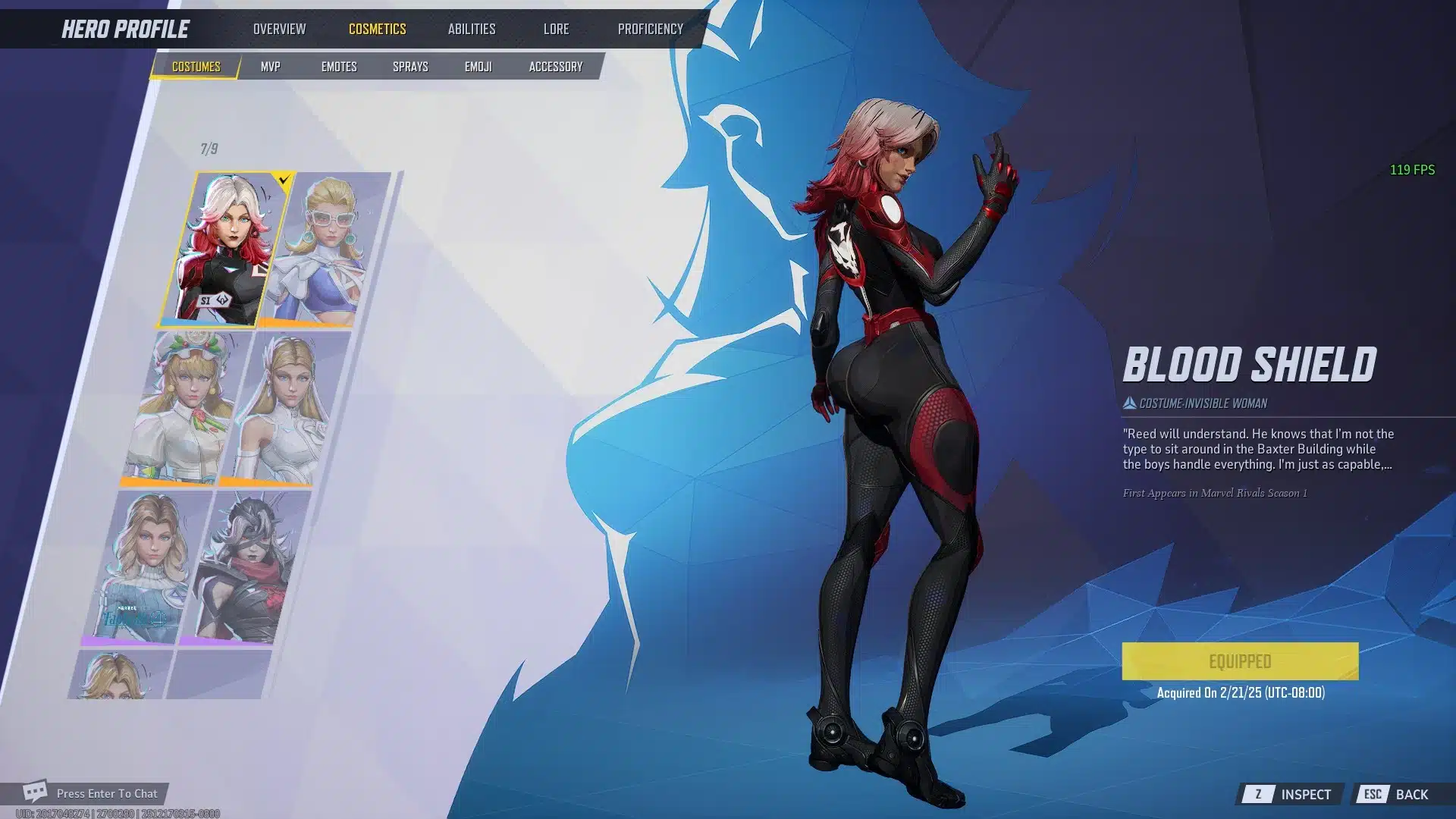
Task: Show the Sprays sub-tab
Action: pyautogui.click(x=410, y=67)
